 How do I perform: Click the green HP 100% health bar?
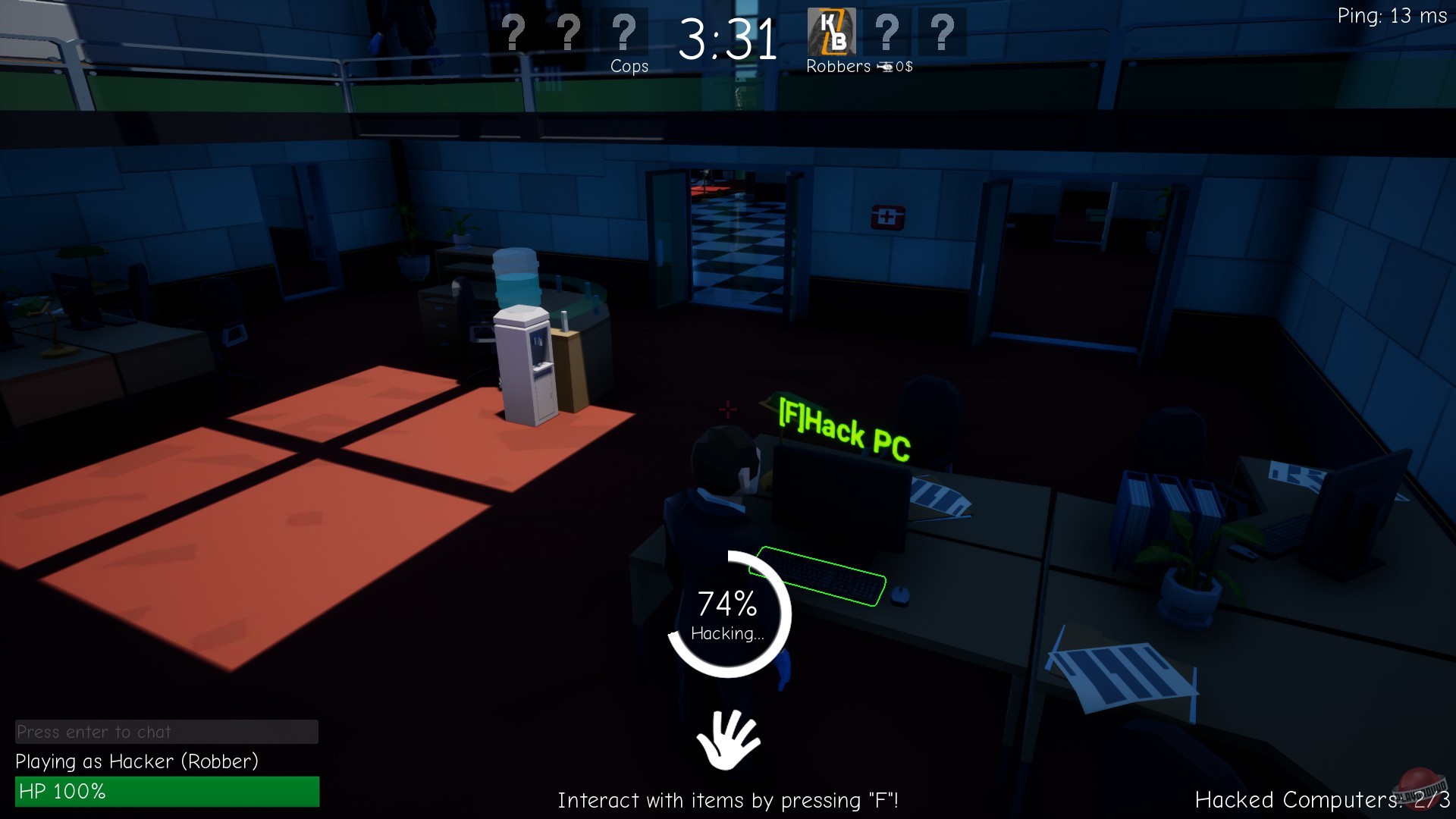(167, 792)
